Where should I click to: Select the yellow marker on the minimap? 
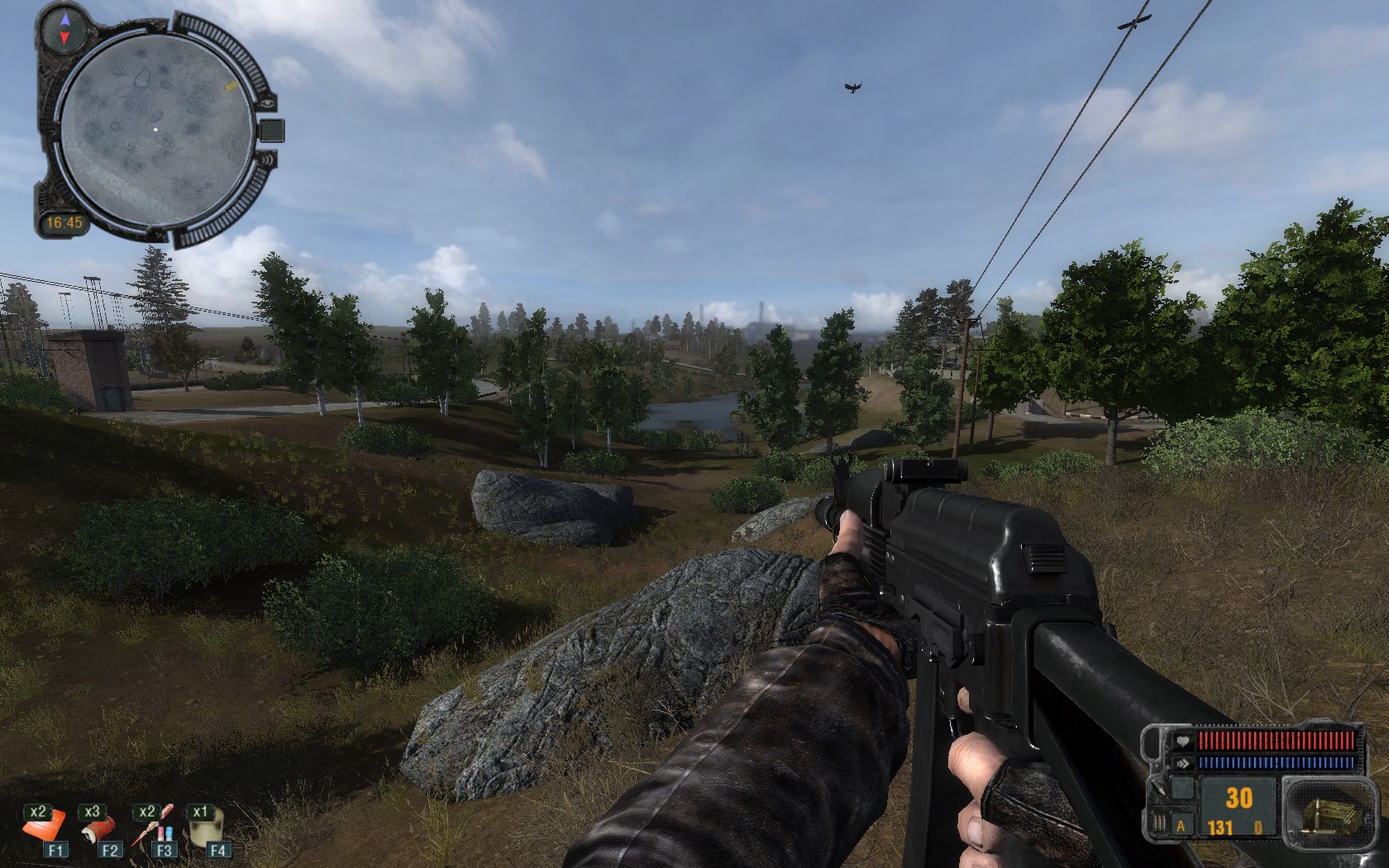[x=232, y=85]
